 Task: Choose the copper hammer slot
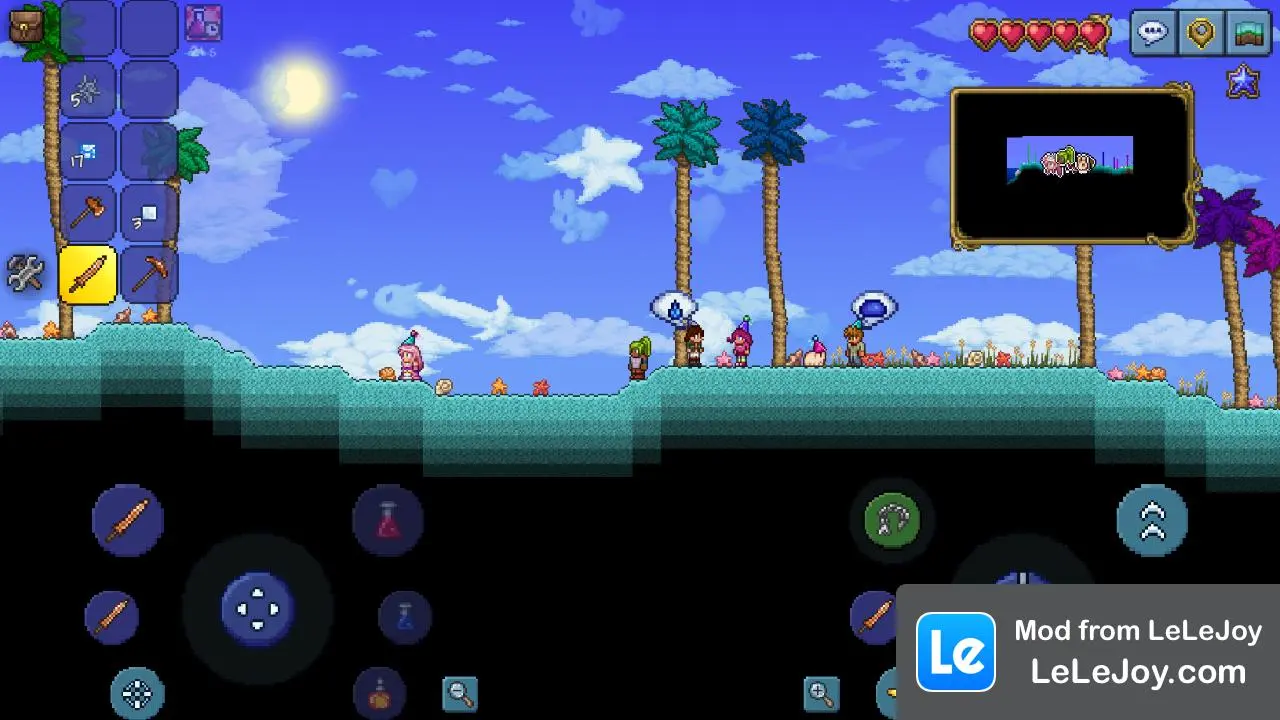point(88,213)
